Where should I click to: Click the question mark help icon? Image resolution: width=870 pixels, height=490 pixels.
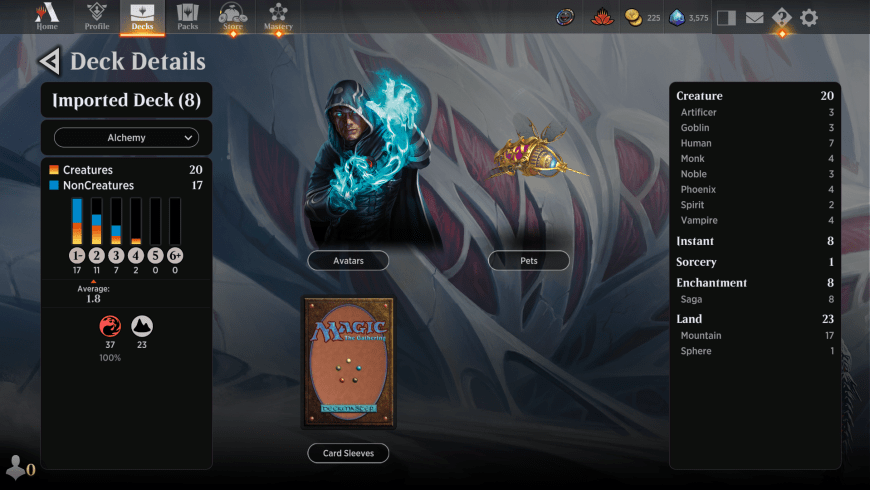point(782,17)
